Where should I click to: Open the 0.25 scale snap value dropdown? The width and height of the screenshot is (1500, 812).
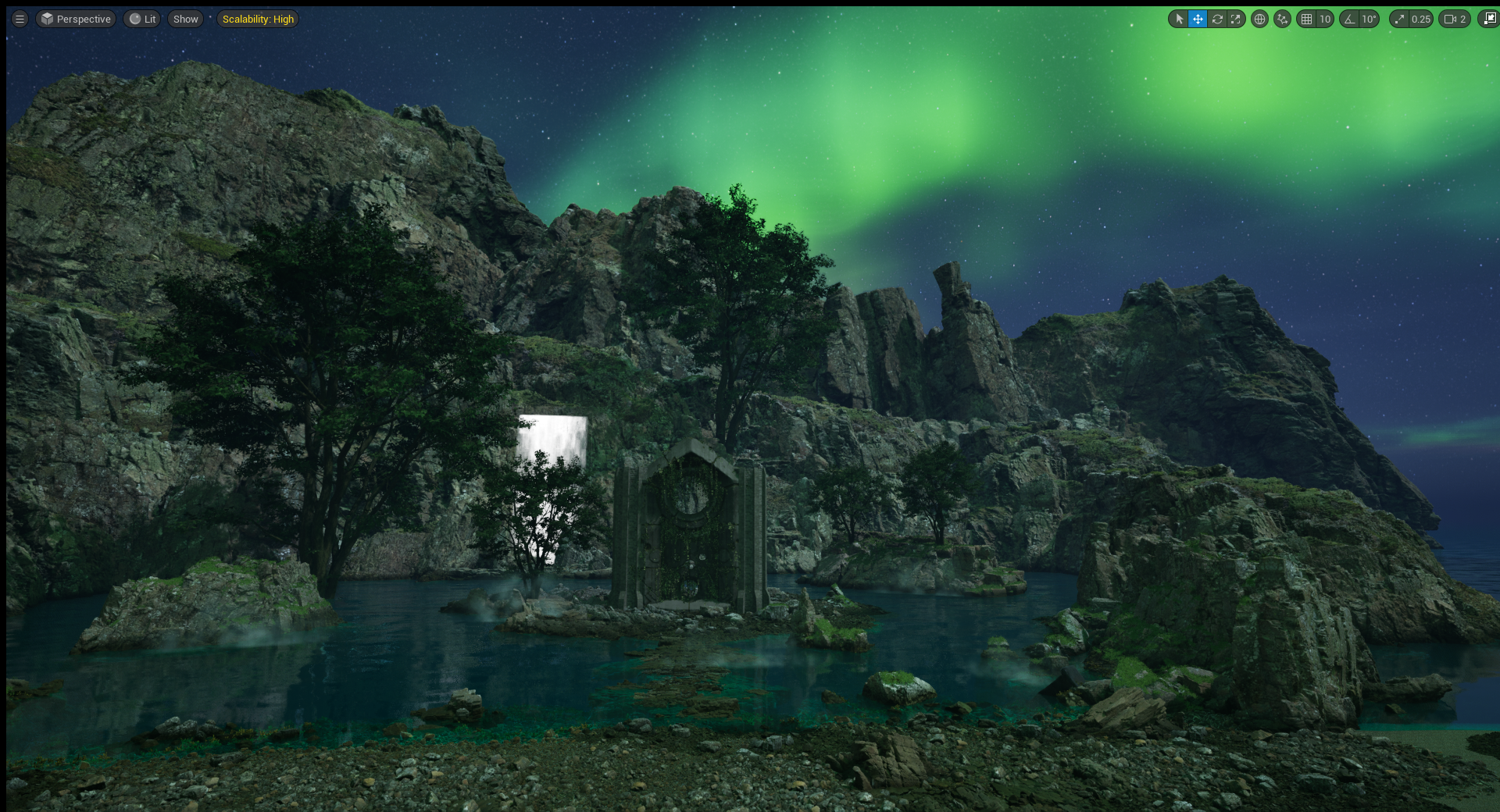pyautogui.click(x=1420, y=19)
